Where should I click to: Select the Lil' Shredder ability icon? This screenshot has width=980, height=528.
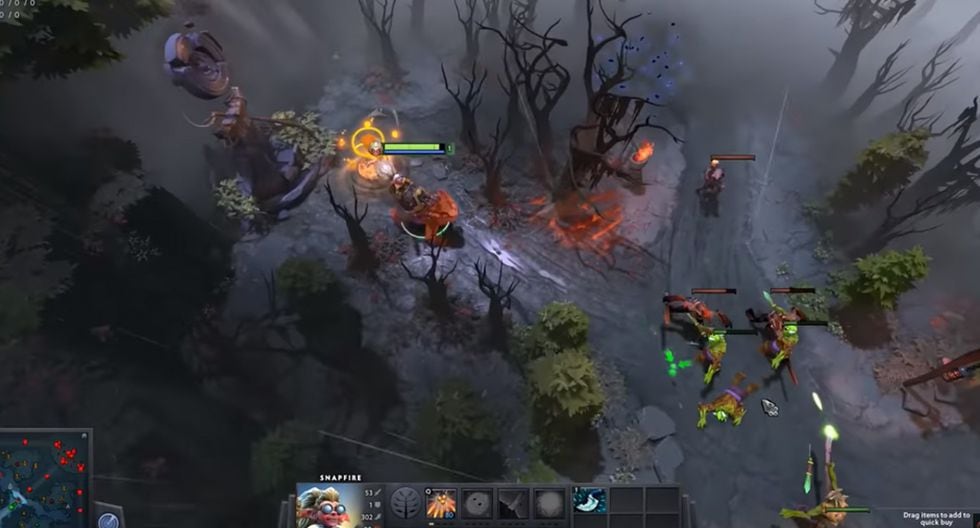(512, 503)
